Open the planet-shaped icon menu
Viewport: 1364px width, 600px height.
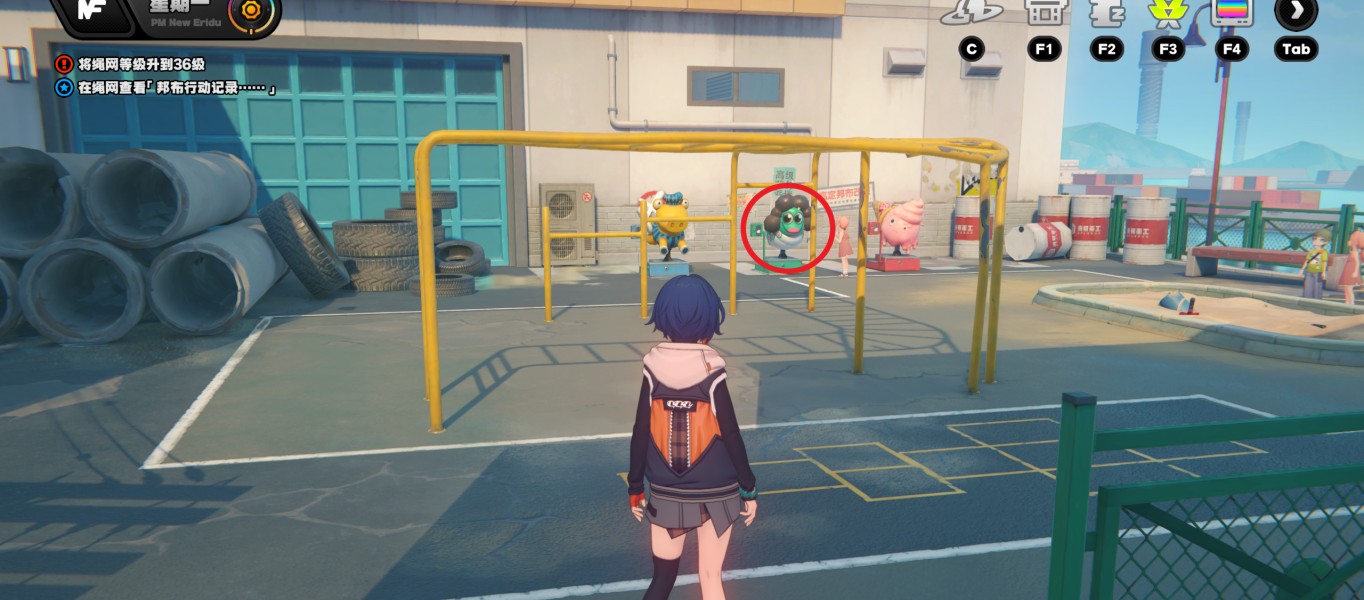point(971,12)
